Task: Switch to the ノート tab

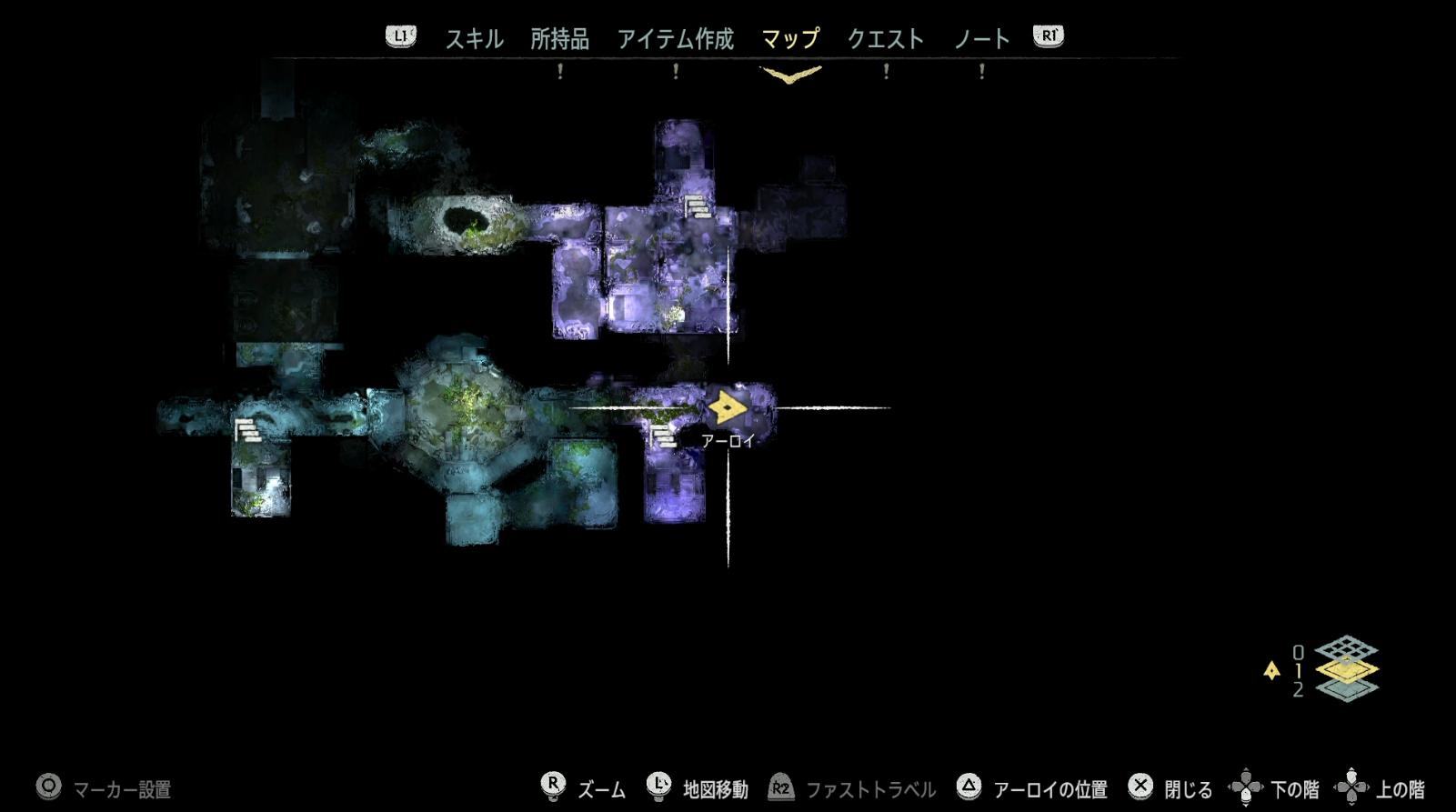Action: click(981, 39)
